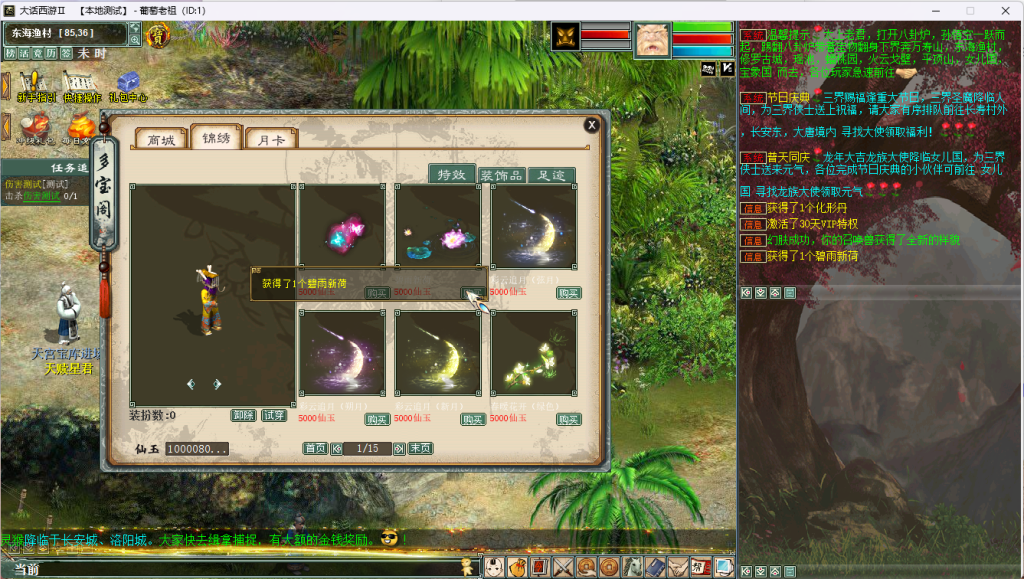
Task: Open the crossed swords icon in bottom bar
Action: pos(563,567)
